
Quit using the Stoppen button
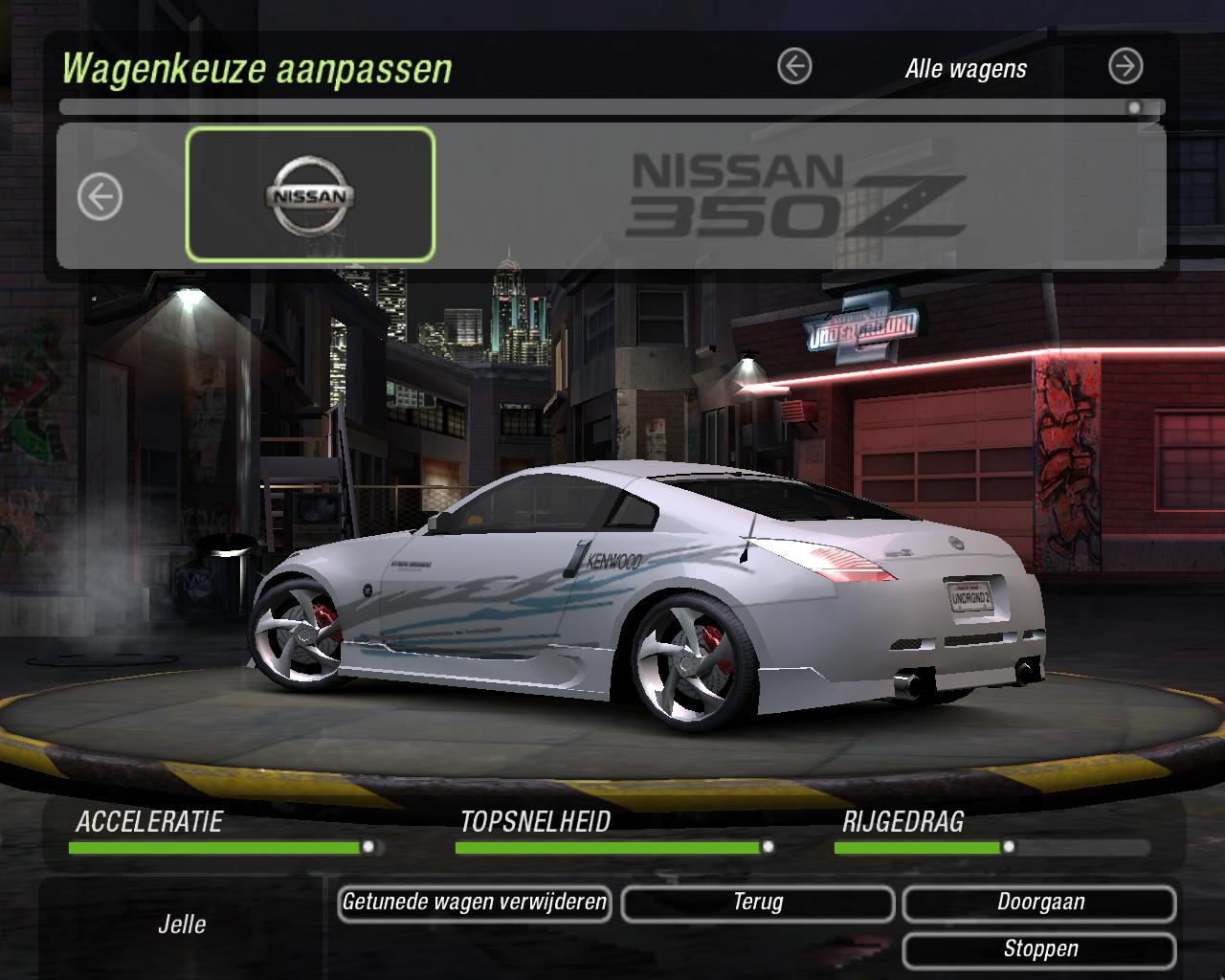1039,949
